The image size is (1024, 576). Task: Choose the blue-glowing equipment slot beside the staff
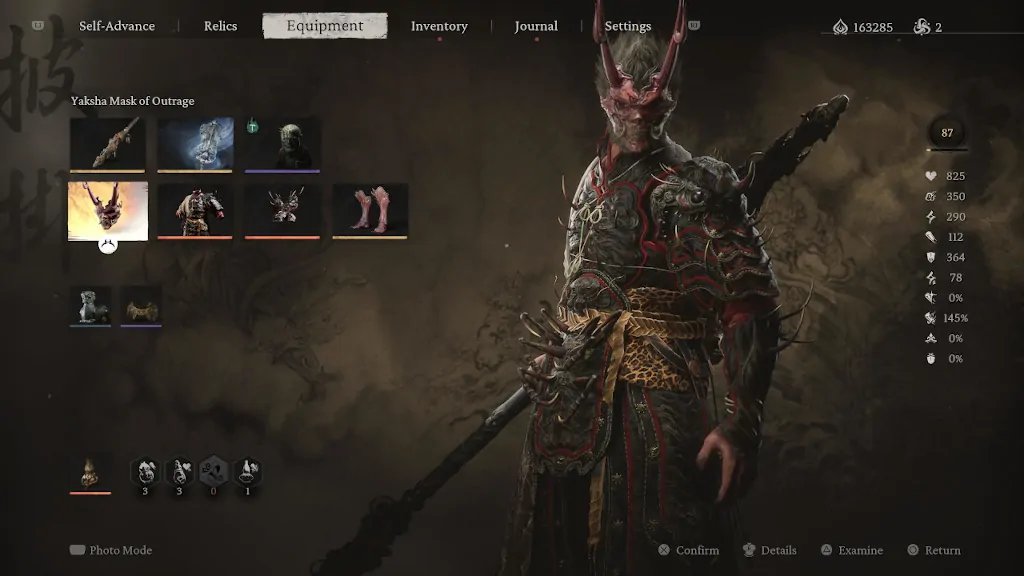195,143
